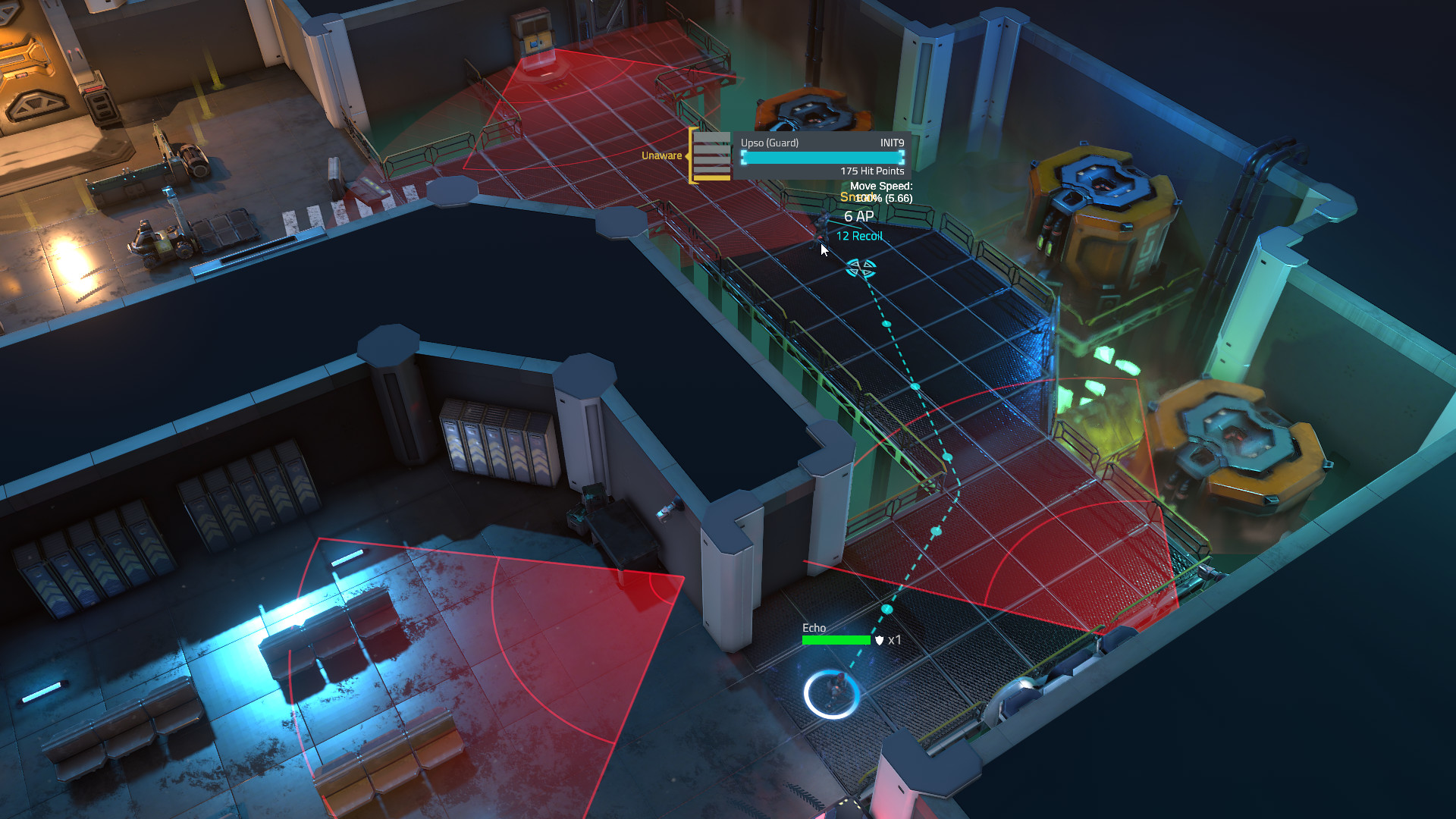This screenshot has width=1456, height=819.
Task: Click the 6 AP action points display
Action: [858, 216]
